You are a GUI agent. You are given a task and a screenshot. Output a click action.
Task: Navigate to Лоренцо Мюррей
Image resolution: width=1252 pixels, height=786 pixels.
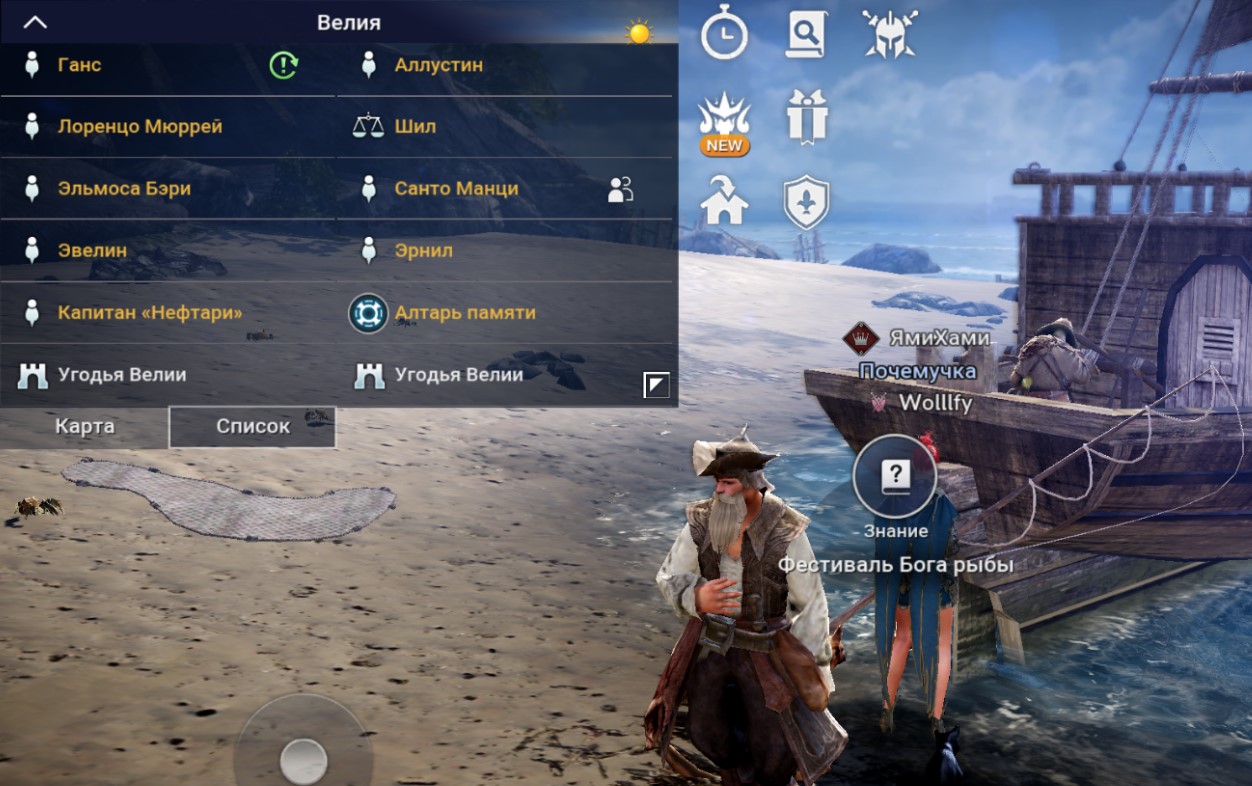pyautogui.click(x=139, y=127)
